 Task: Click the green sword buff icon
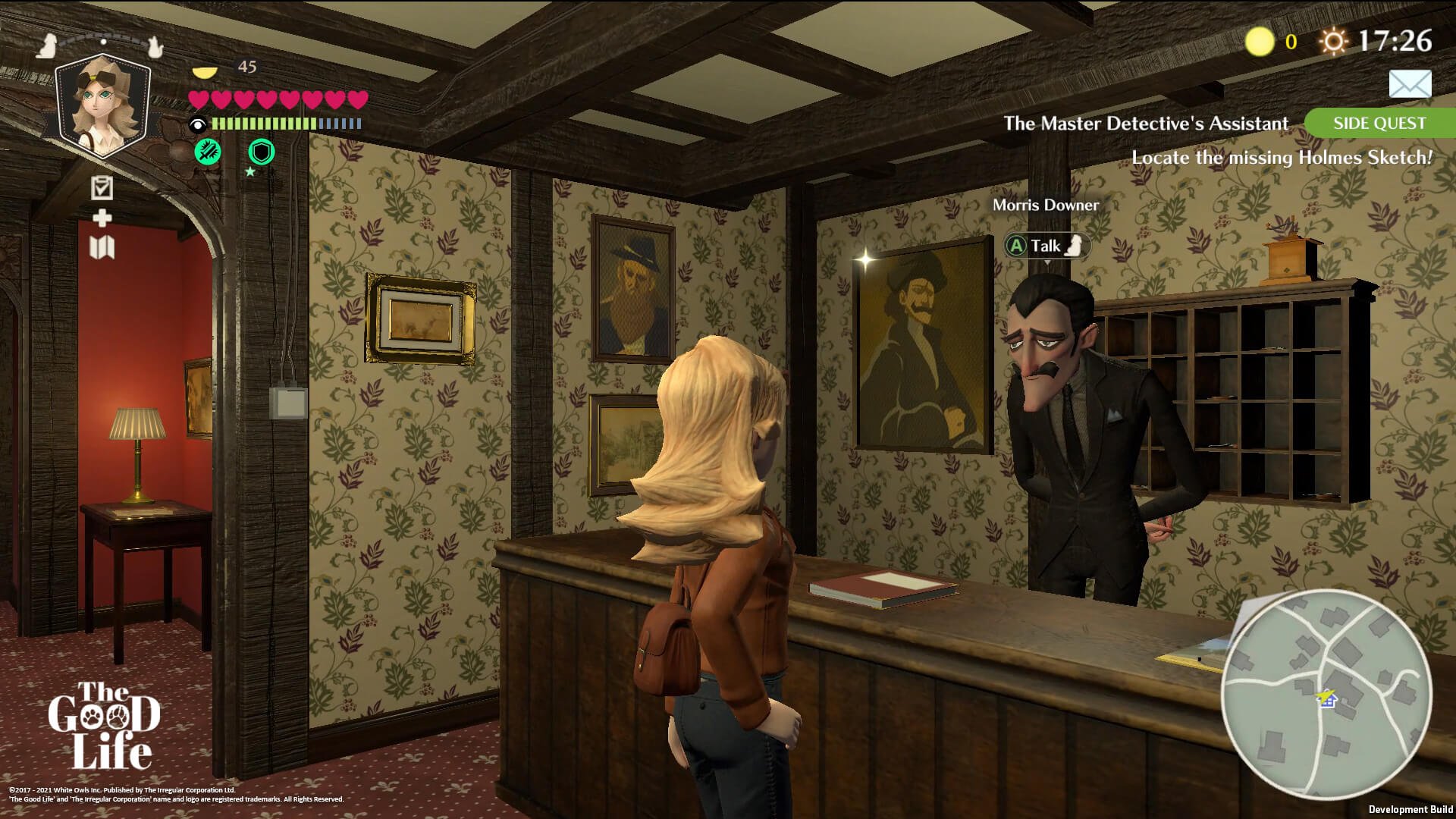pos(208,152)
